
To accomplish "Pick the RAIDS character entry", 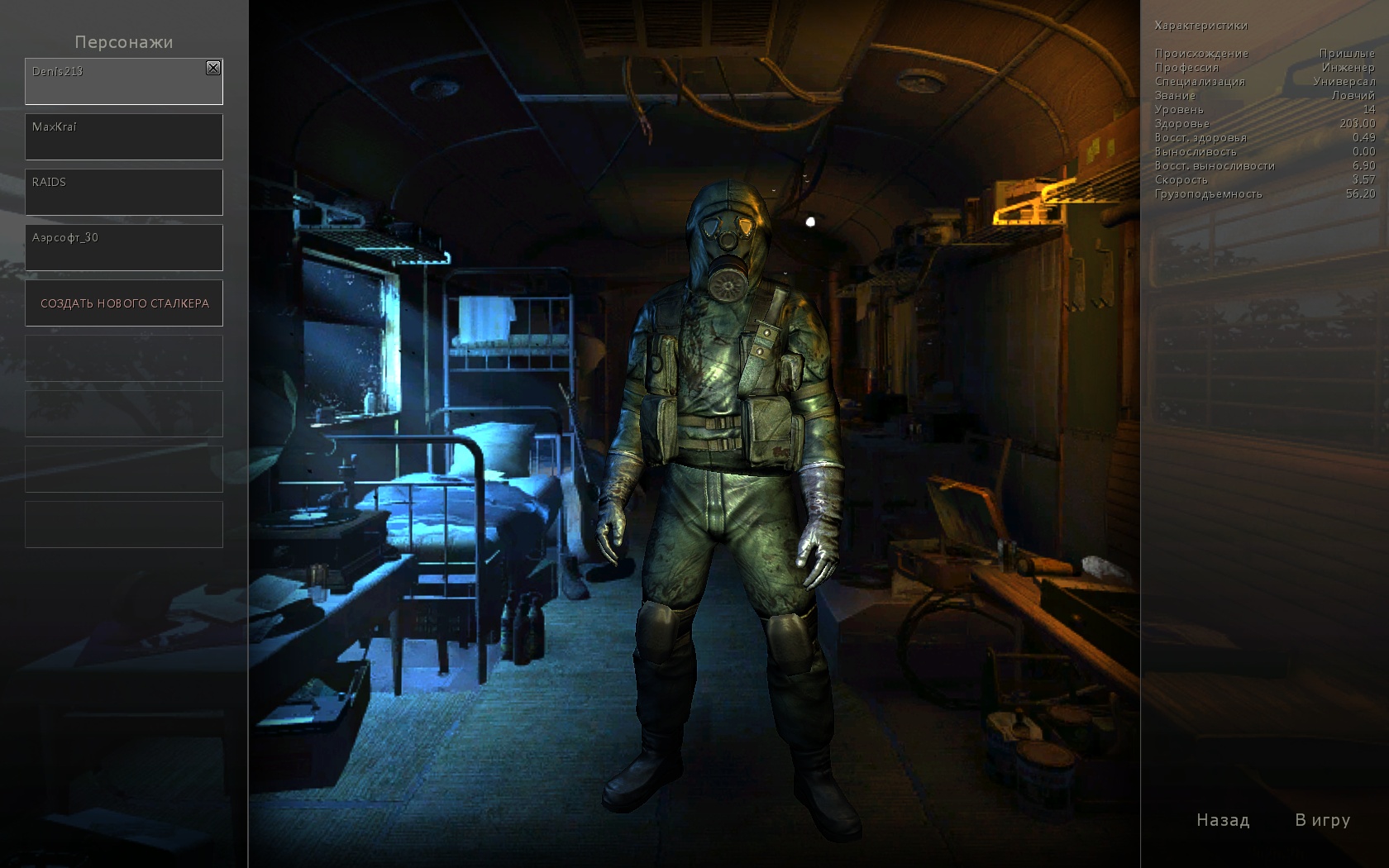I will (x=124, y=192).
